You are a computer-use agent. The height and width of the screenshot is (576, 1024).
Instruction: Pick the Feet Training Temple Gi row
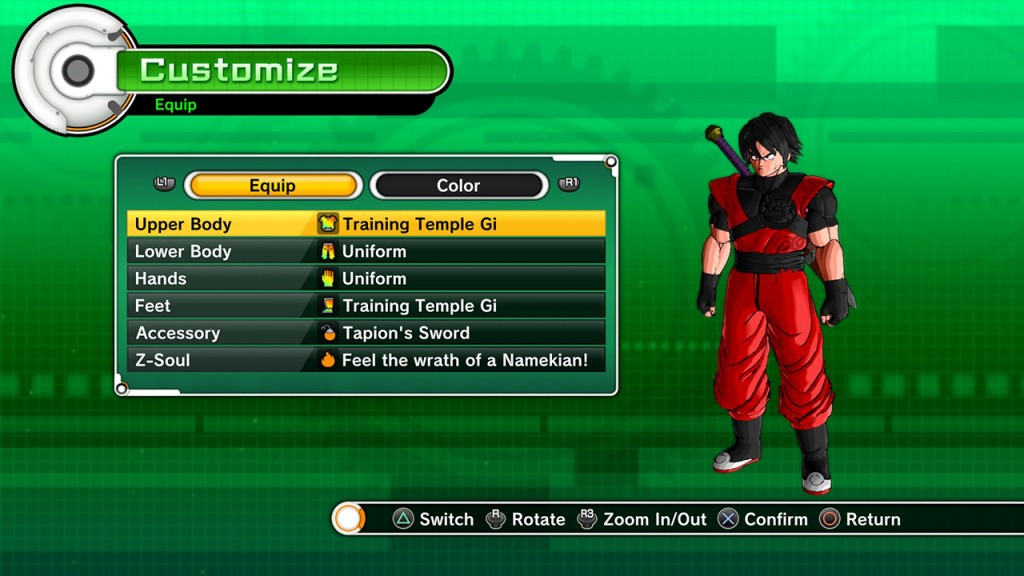coord(366,306)
